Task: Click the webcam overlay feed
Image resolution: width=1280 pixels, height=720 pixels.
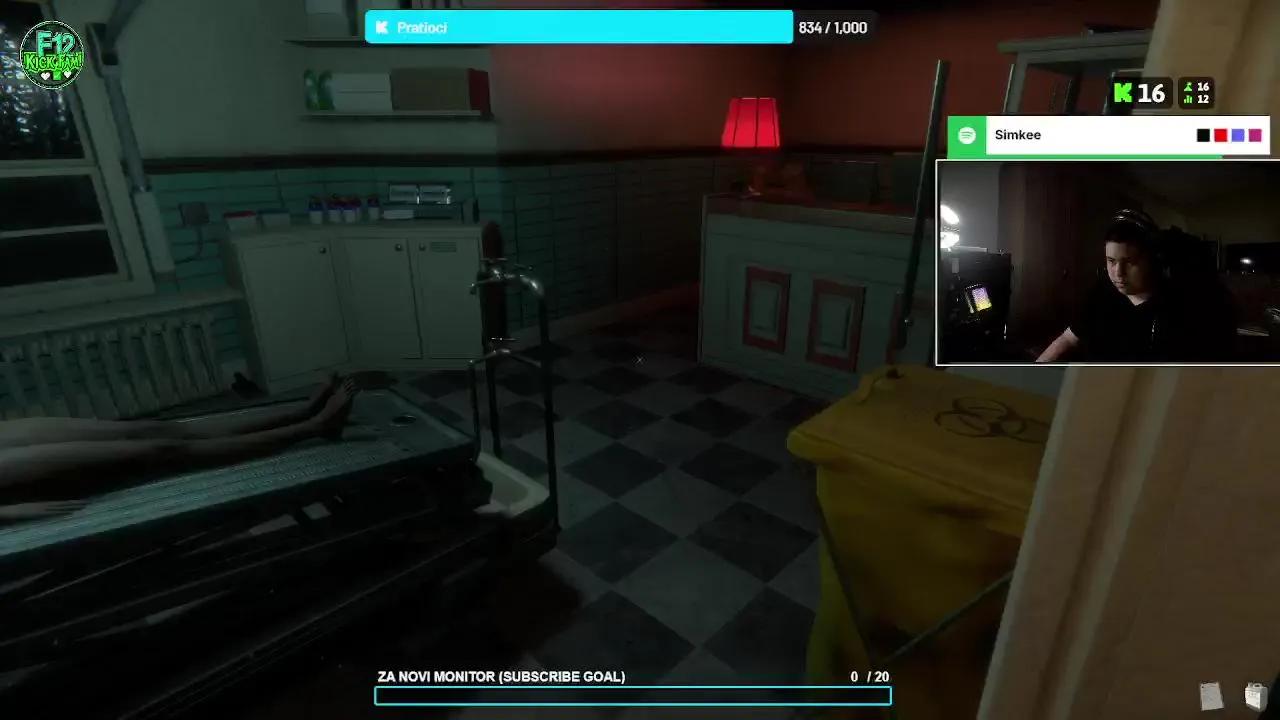Action: pos(1108,263)
